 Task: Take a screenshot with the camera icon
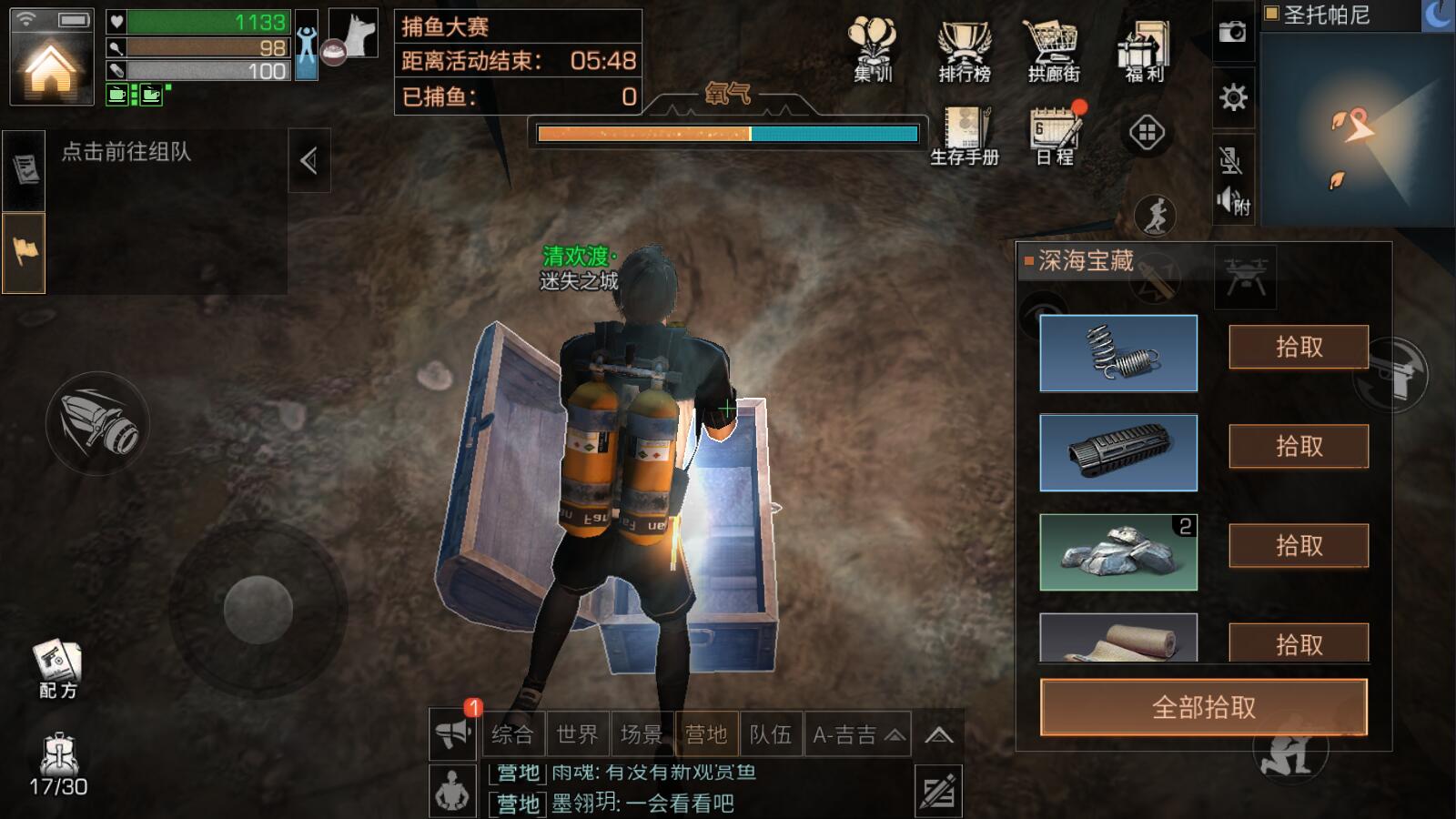1233,32
